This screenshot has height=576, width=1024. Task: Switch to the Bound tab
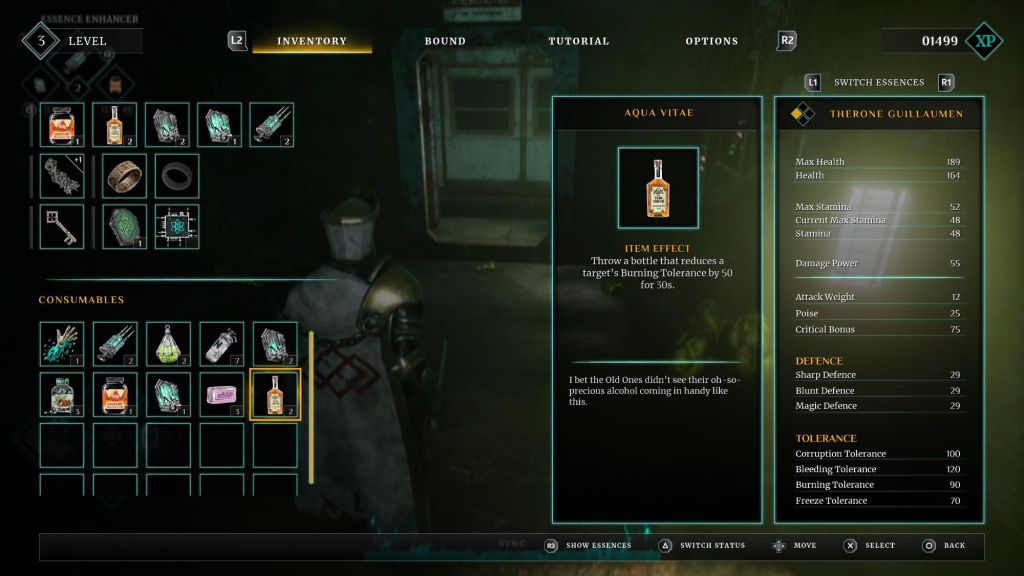445,41
